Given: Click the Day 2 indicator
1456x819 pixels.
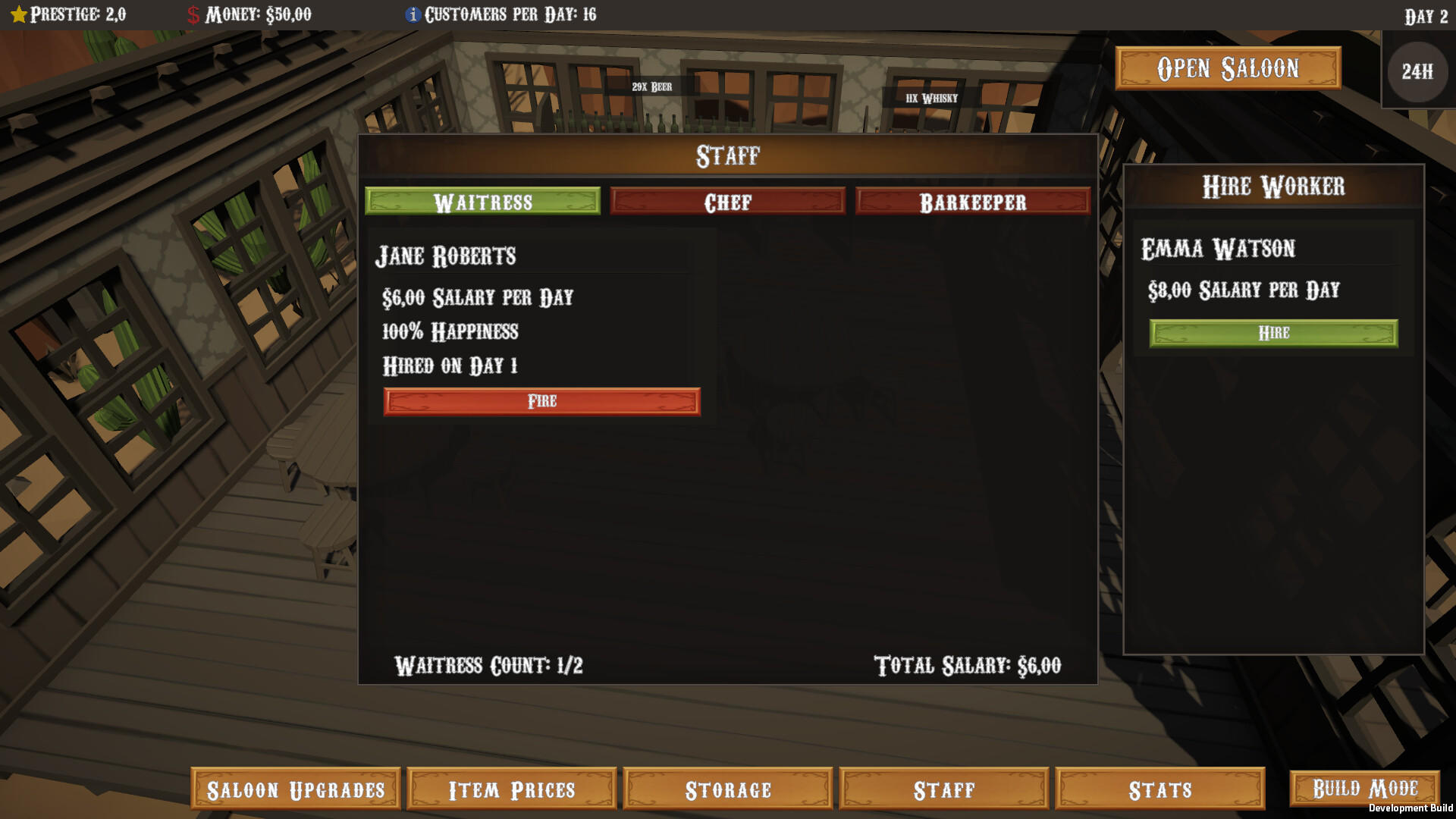Looking at the screenshot, I should 1427,14.
